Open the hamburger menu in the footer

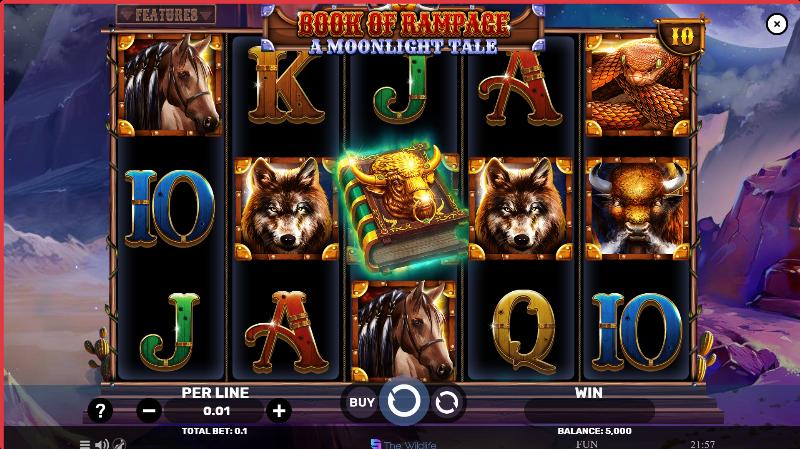pyautogui.click(x=85, y=443)
